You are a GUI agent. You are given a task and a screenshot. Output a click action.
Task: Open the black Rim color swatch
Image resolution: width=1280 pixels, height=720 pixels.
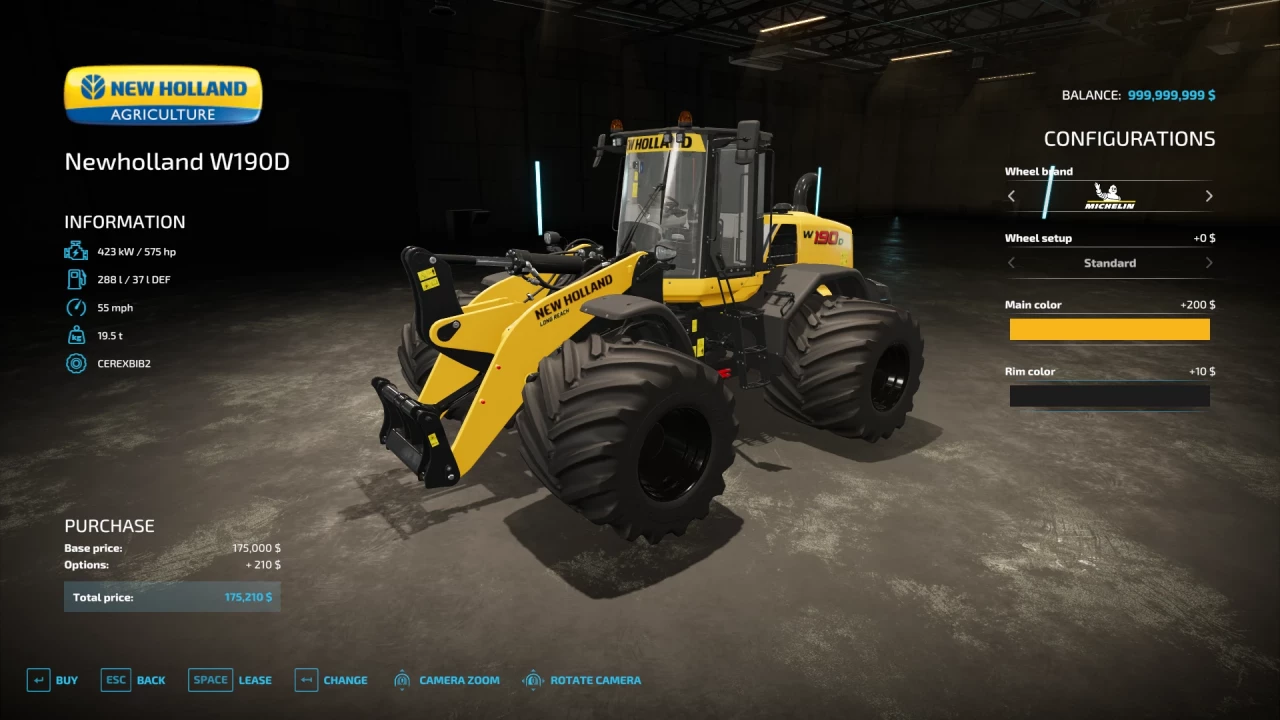1110,396
